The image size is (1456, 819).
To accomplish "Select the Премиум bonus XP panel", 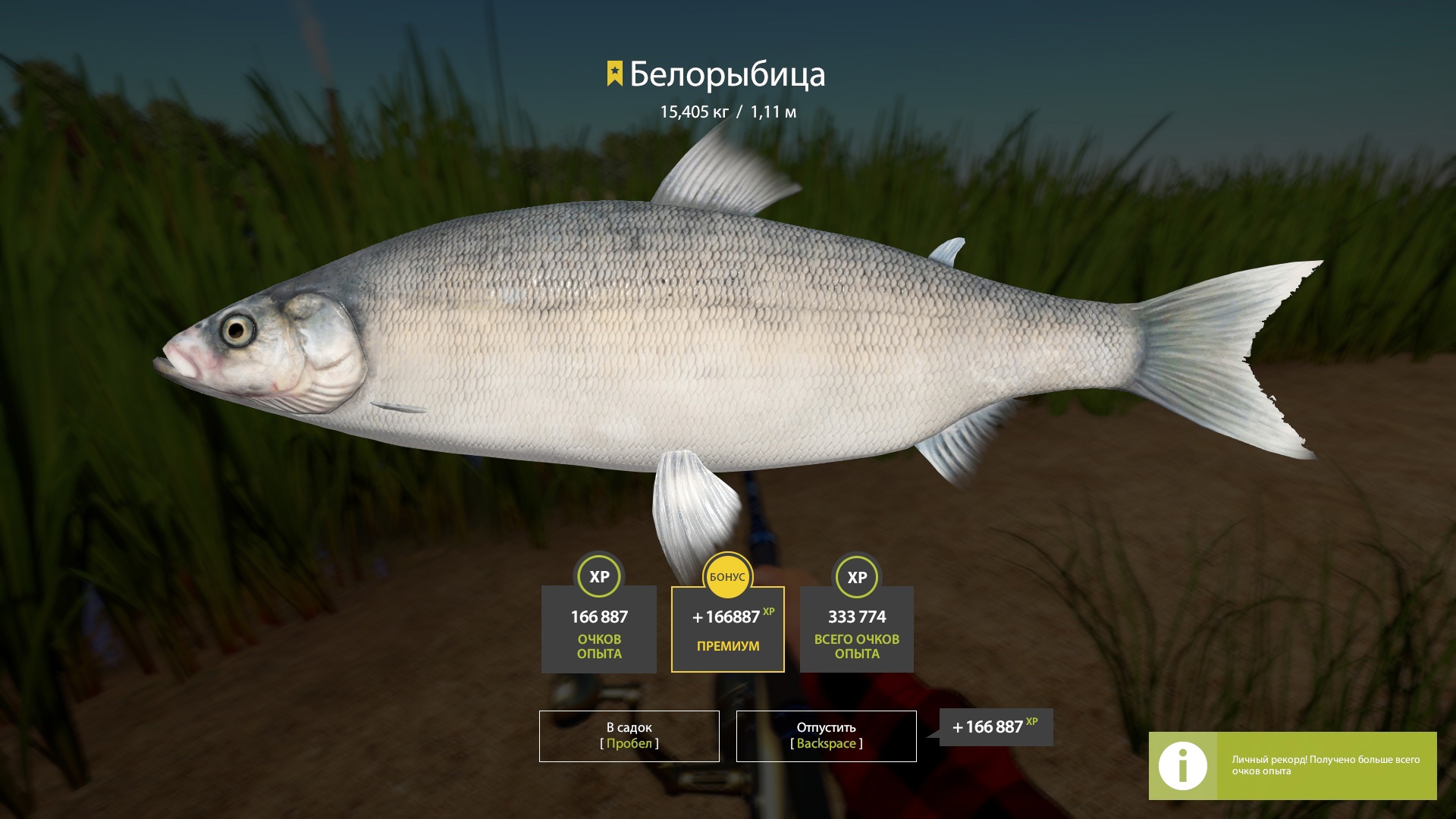I will pyautogui.click(x=727, y=629).
